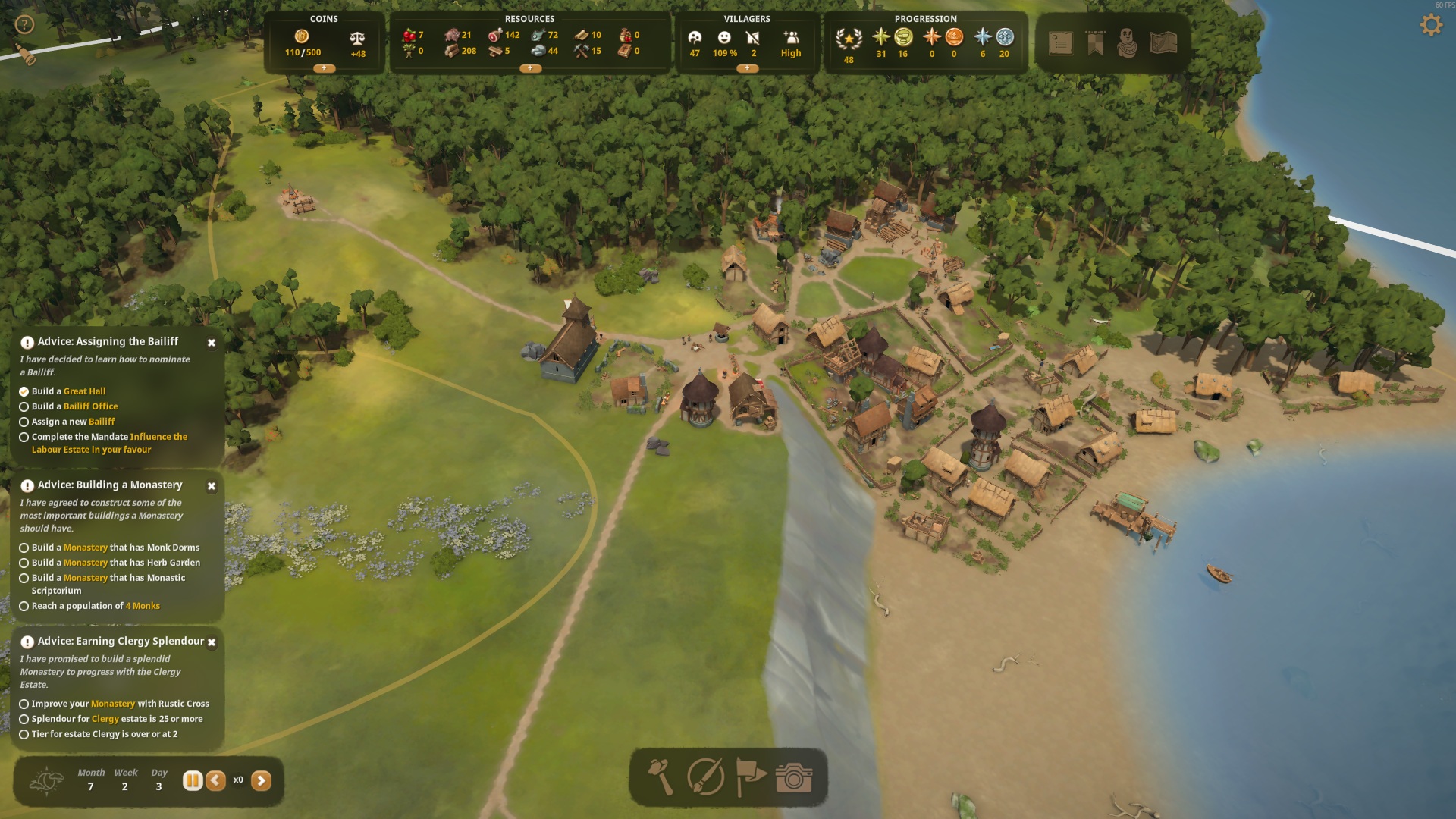Image resolution: width=1456 pixels, height=819 pixels.
Task: Open the settings gear menu
Action: 1430,25
